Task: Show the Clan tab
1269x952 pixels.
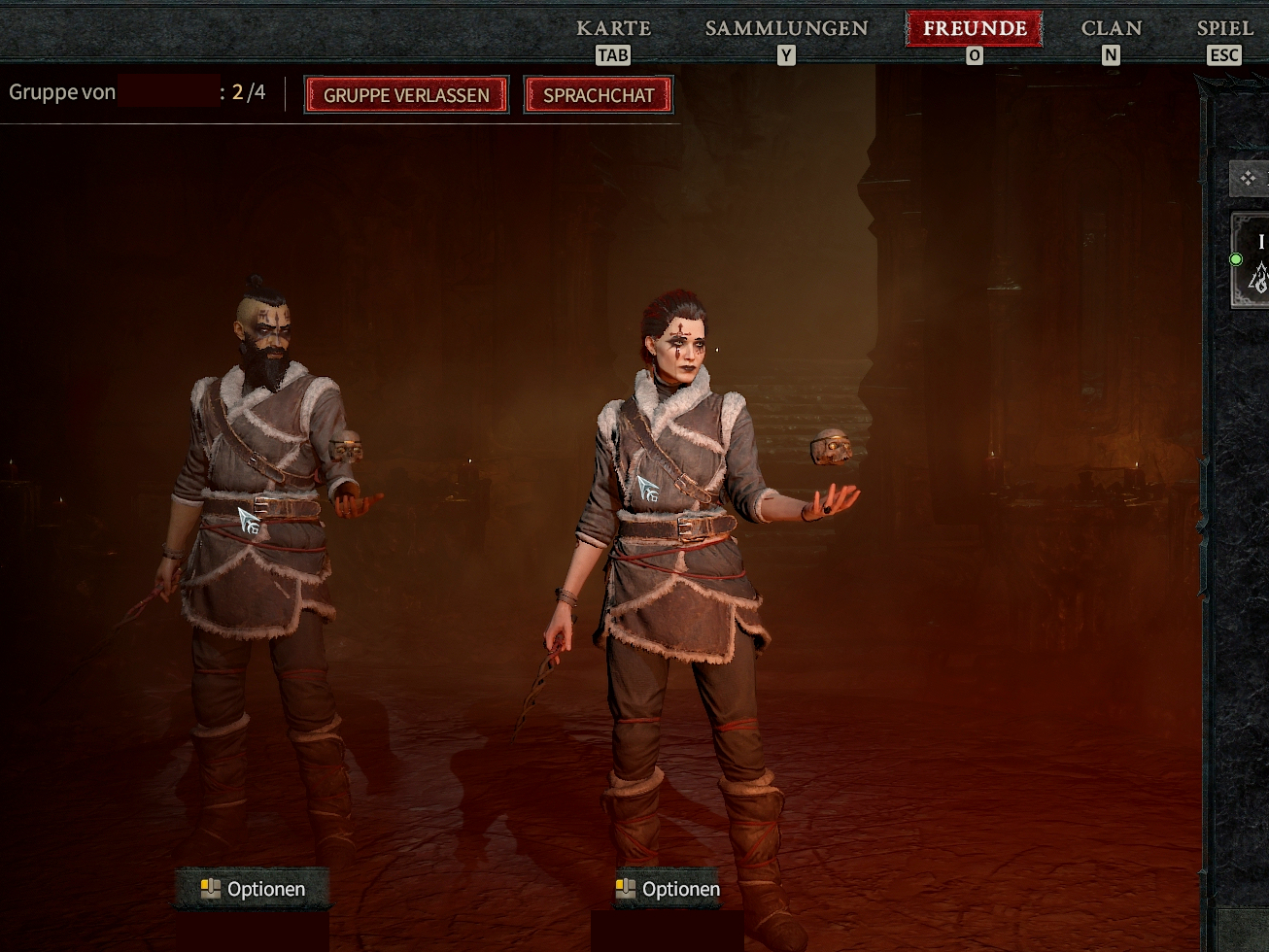Action: [1111, 28]
